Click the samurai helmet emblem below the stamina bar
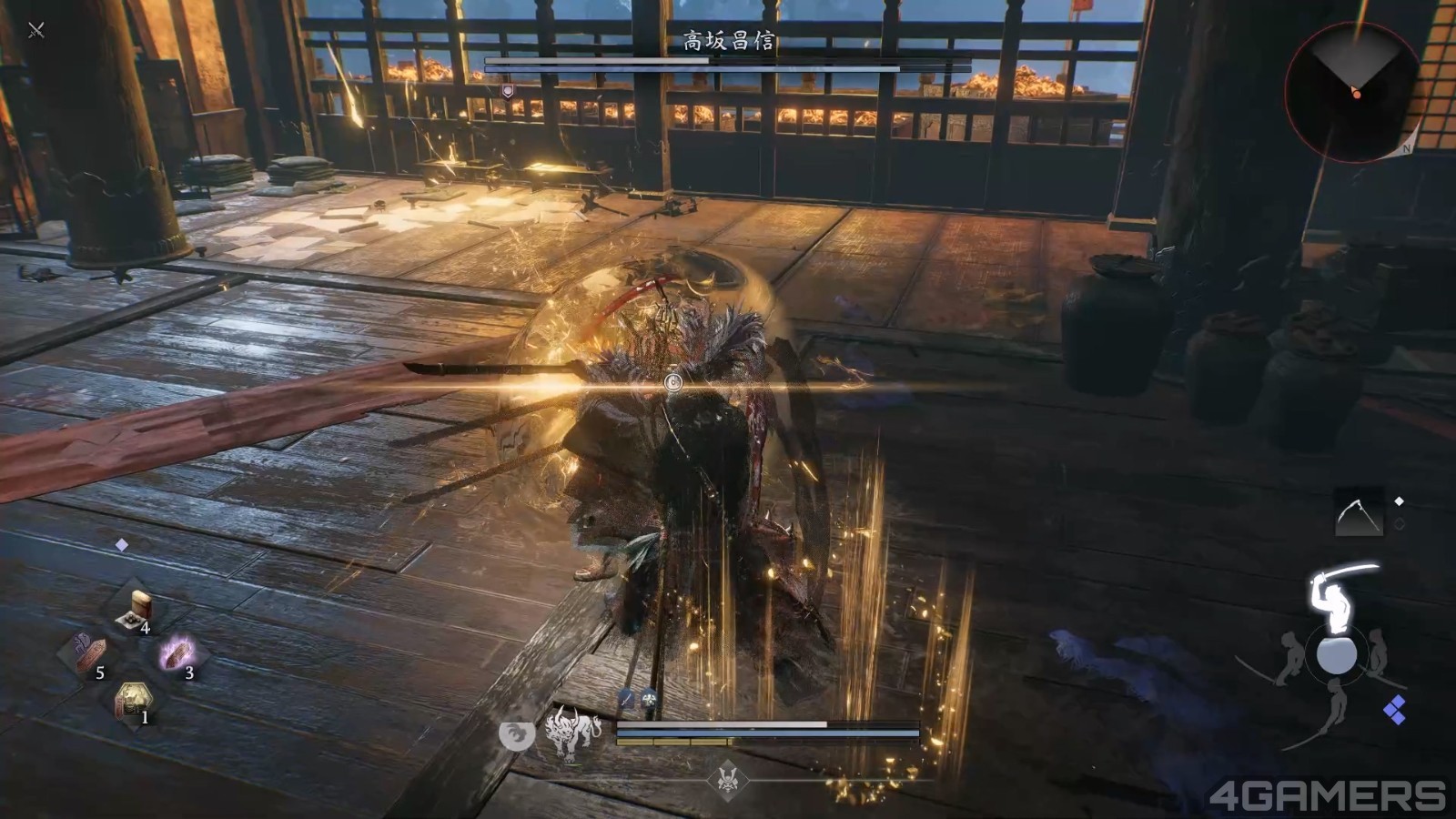This screenshot has width=1456, height=819. tap(729, 781)
